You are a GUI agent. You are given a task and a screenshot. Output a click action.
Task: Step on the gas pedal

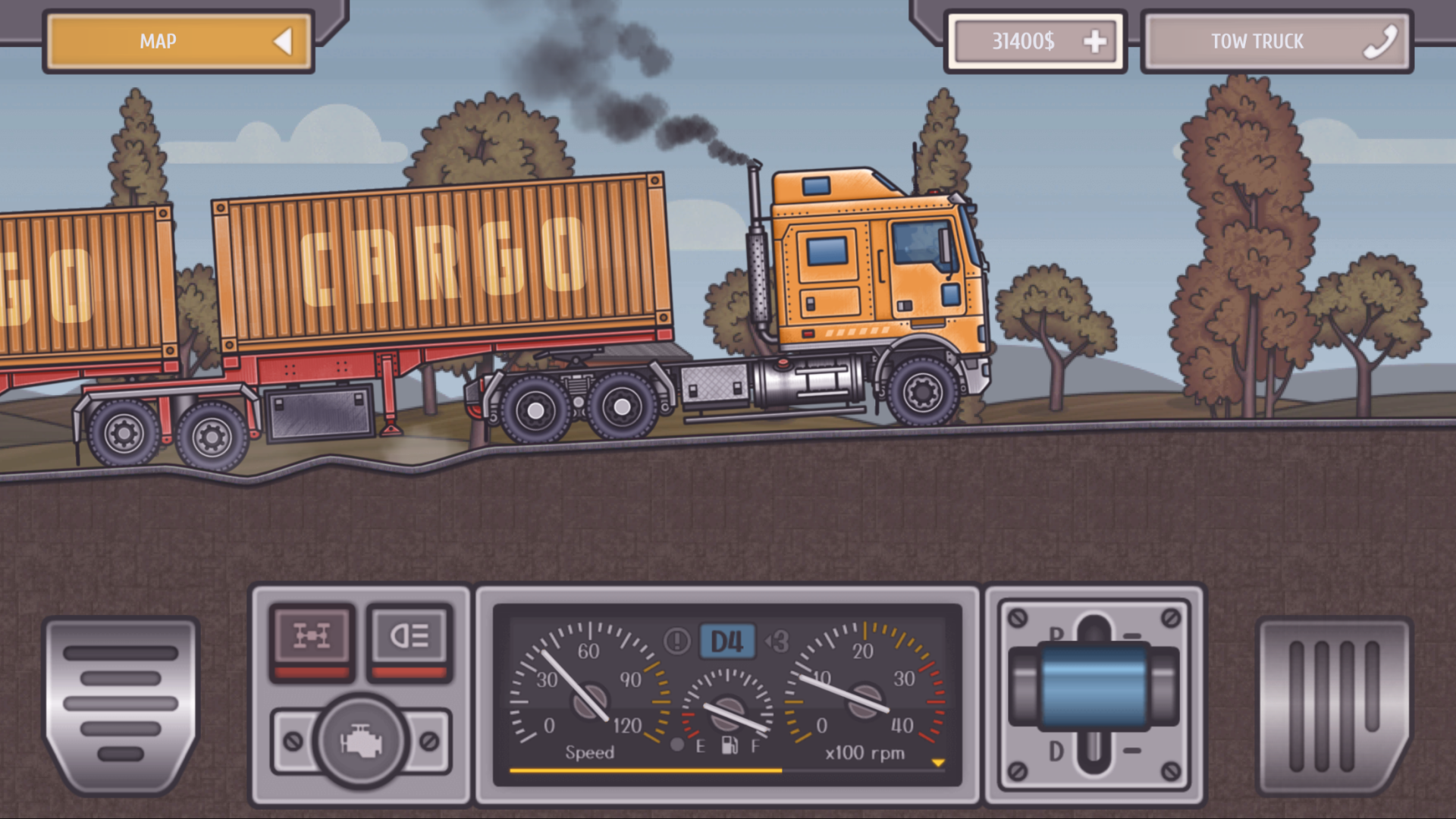(x=1333, y=705)
